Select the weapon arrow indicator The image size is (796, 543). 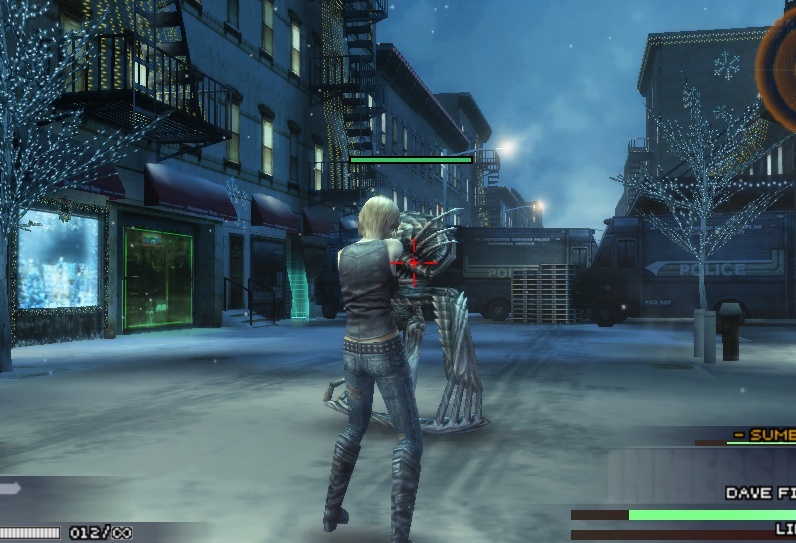[x=10, y=488]
